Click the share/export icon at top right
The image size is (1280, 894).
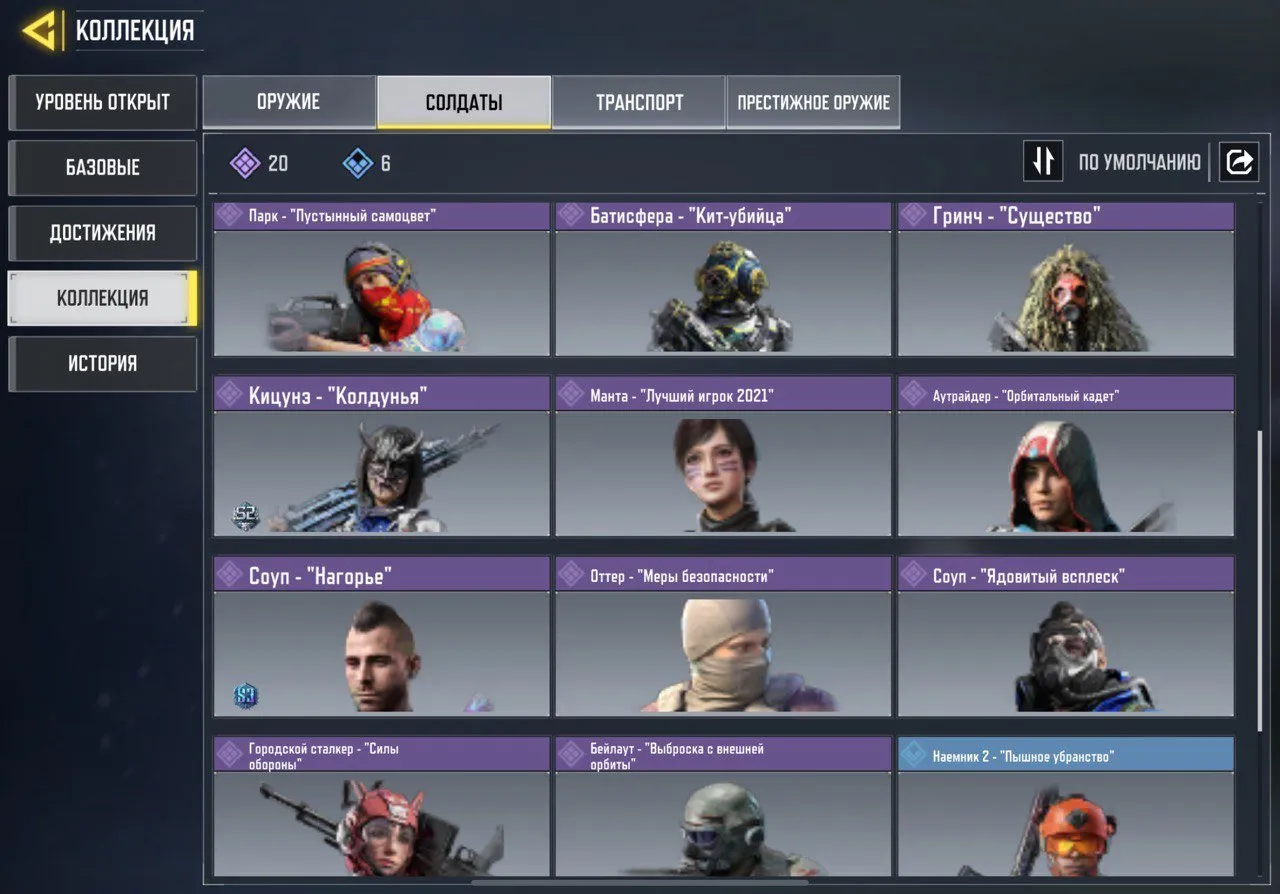click(x=1240, y=161)
